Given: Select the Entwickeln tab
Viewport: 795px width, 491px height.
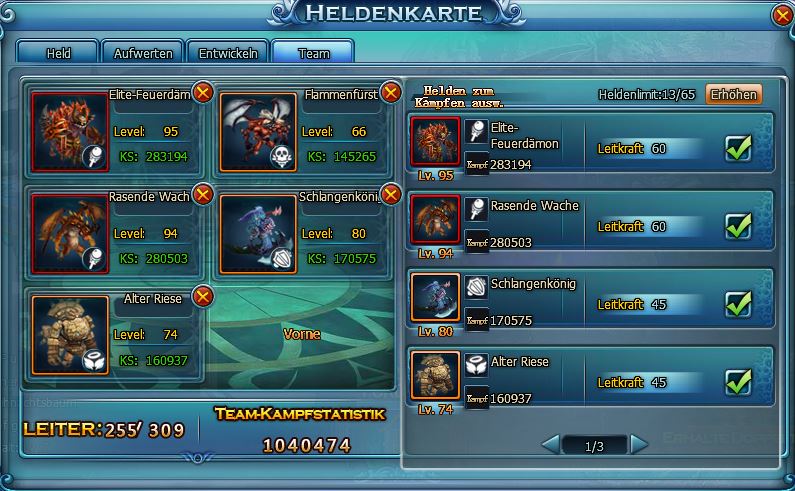Looking at the screenshot, I should point(228,52).
